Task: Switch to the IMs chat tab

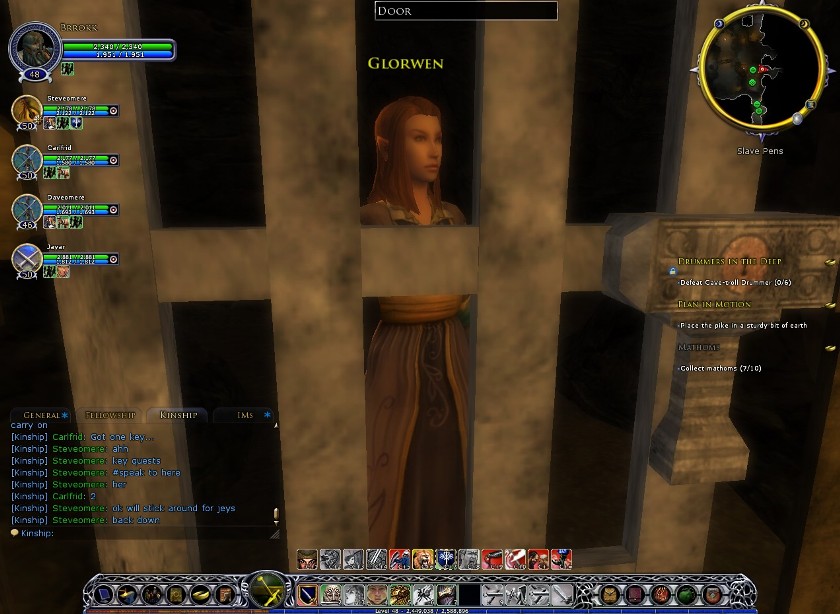Action: (245, 414)
